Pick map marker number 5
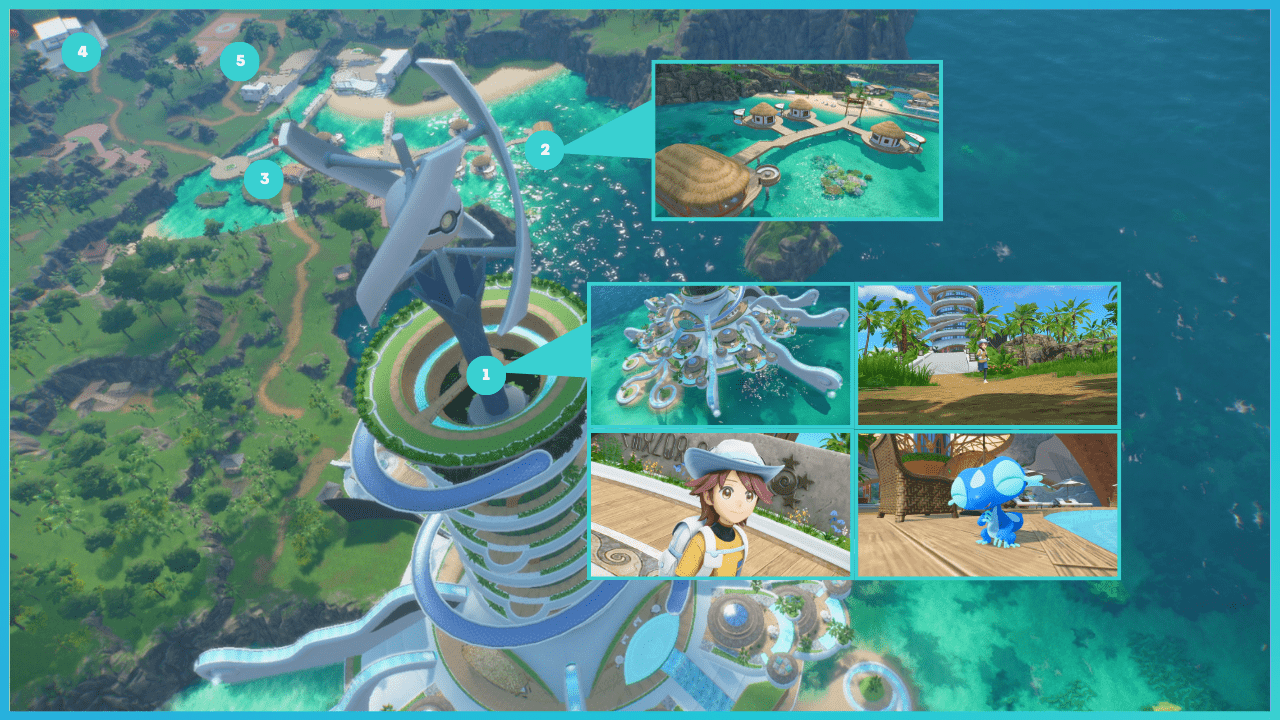Screen dimensions: 1280x720 coord(239,62)
